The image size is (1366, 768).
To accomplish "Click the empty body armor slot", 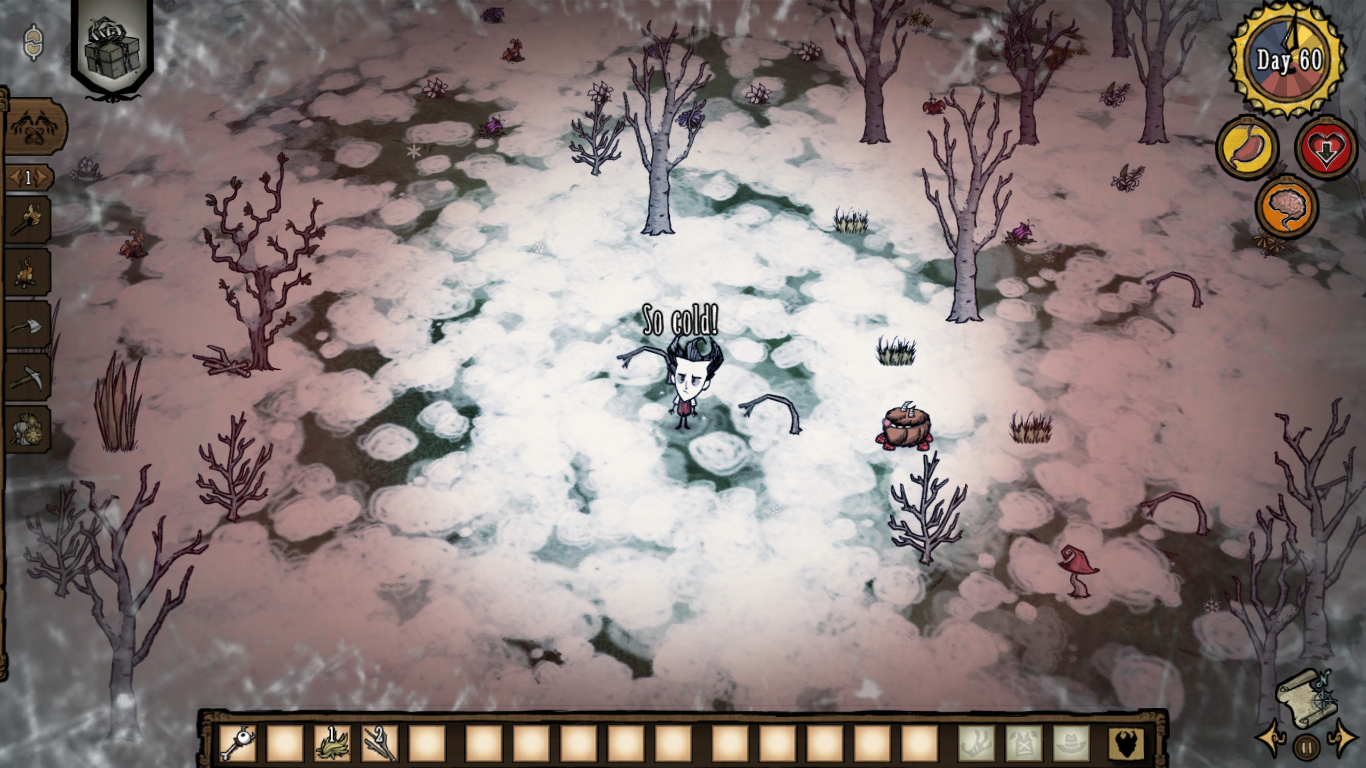I will click(1023, 743).
